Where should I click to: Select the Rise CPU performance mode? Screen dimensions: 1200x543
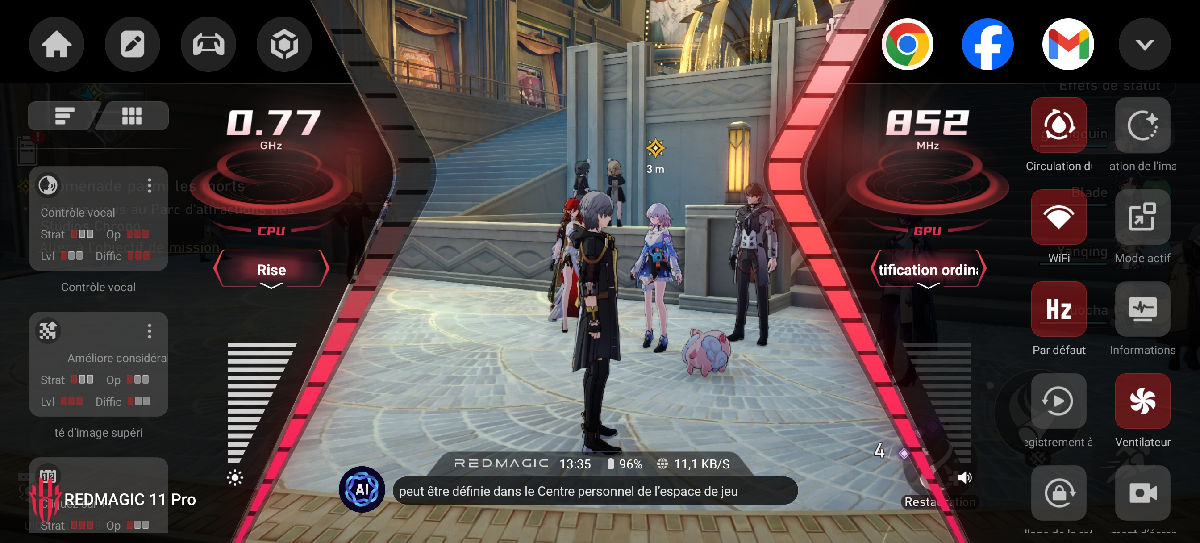coord(271,270)
